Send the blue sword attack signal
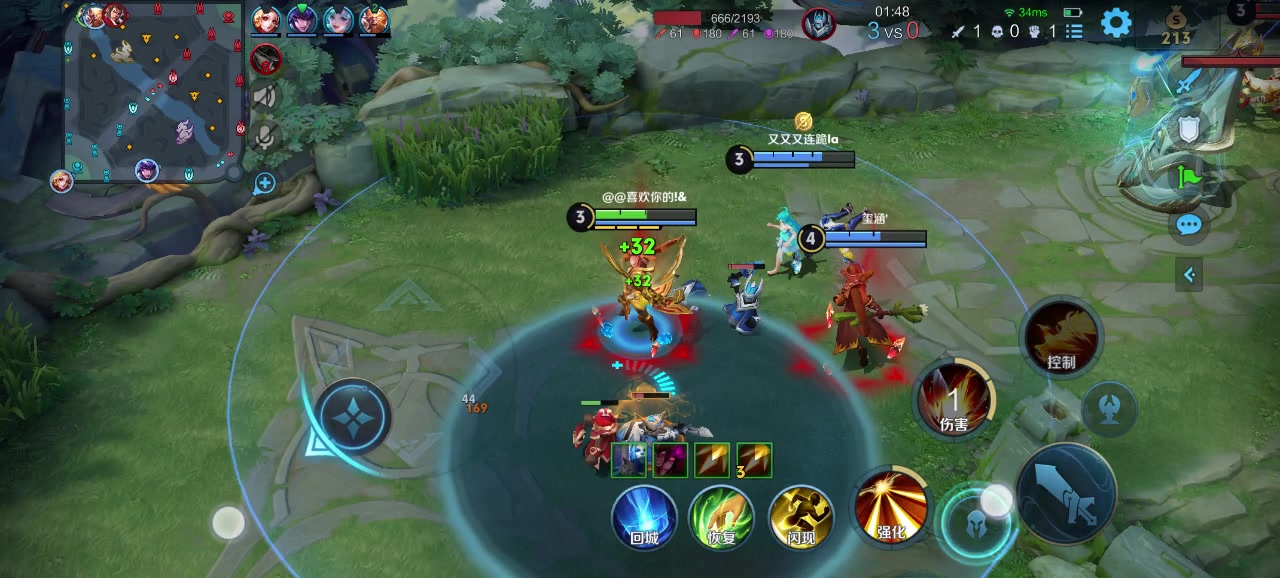Screen dimensions: 1280x578 tap(1188, 83)
